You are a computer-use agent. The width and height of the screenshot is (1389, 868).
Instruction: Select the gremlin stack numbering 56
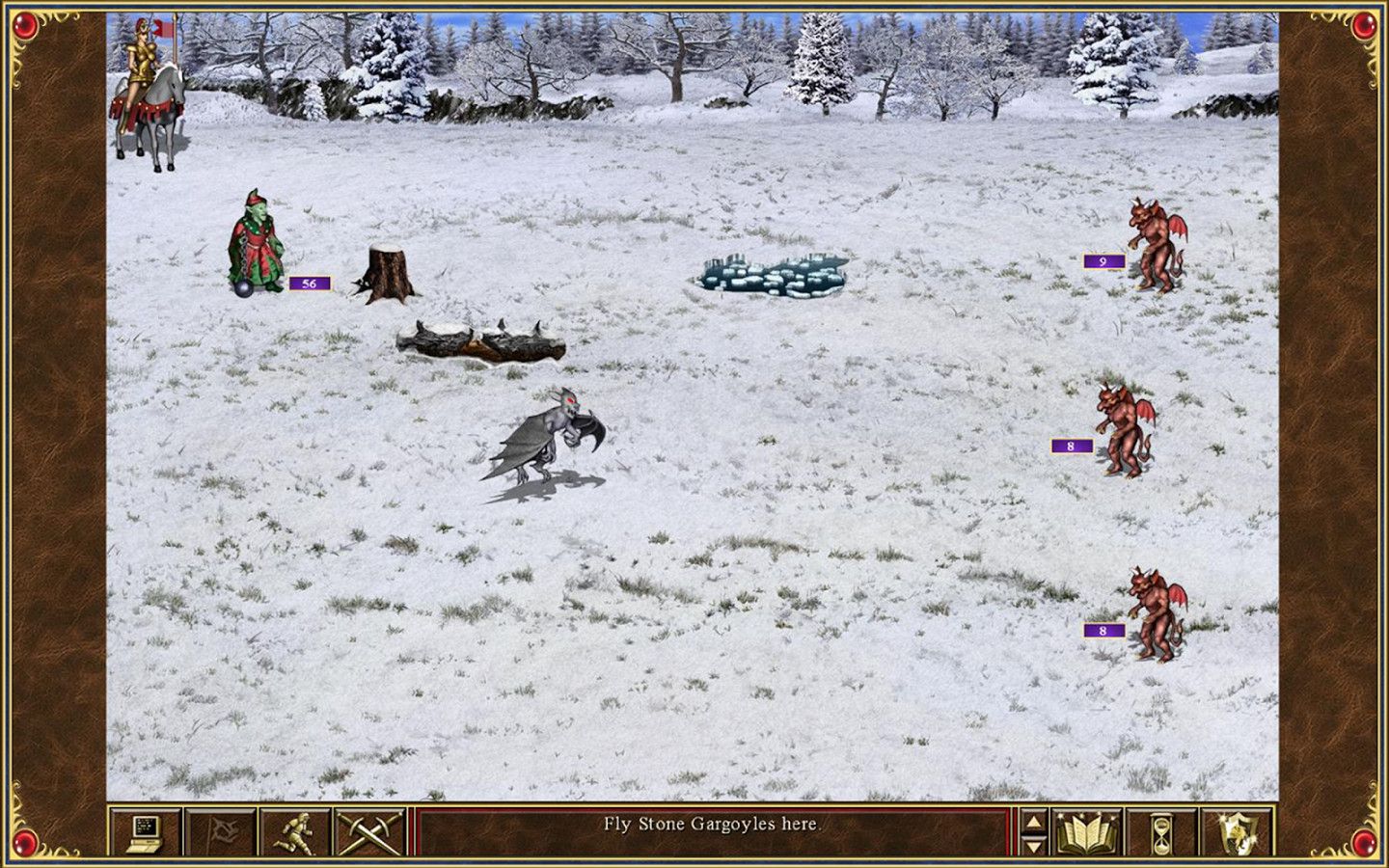tap(256, 244)
